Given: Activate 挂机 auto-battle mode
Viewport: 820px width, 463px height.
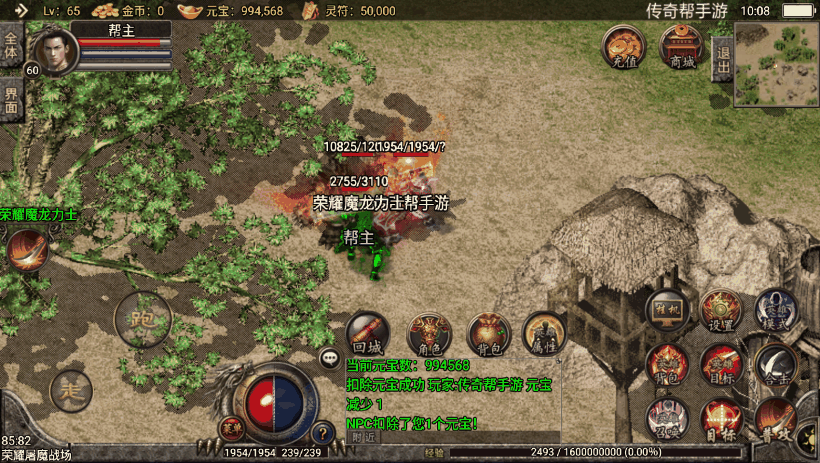Looking at the screenshot, I should coord(666,310).
